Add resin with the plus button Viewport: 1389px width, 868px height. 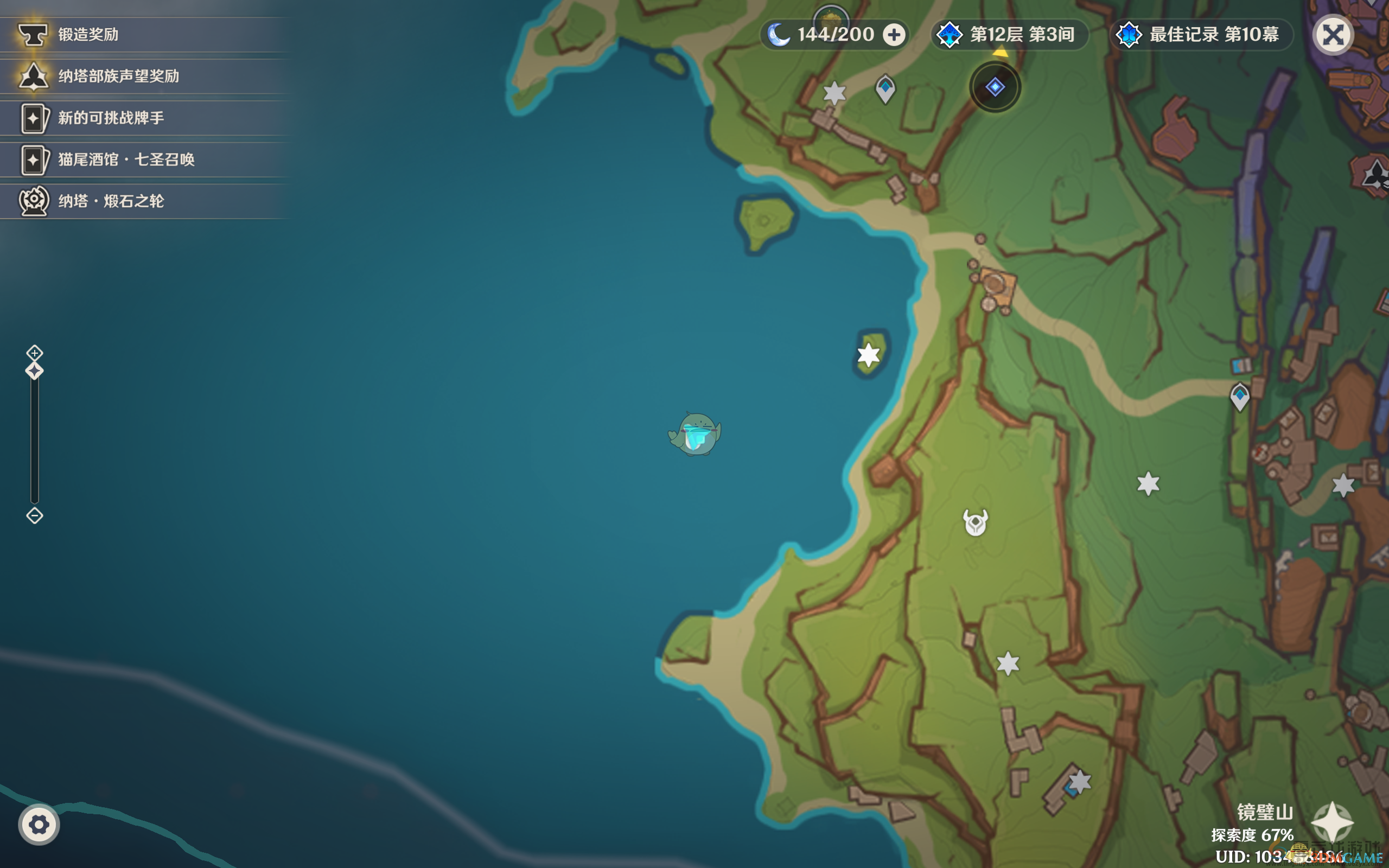(894, 35)
